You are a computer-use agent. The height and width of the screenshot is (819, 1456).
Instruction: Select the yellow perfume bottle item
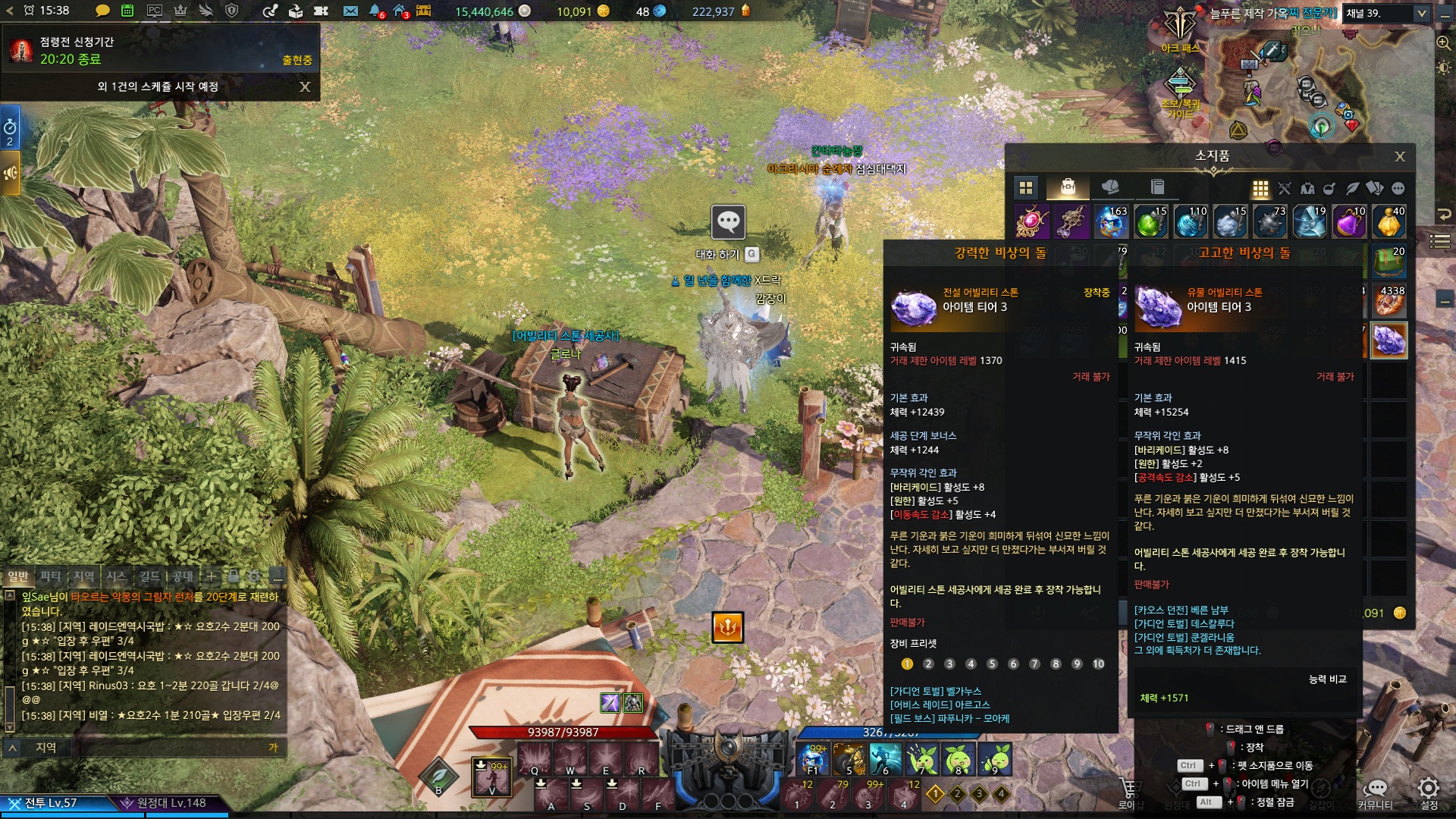click(x=1389, y=221)
